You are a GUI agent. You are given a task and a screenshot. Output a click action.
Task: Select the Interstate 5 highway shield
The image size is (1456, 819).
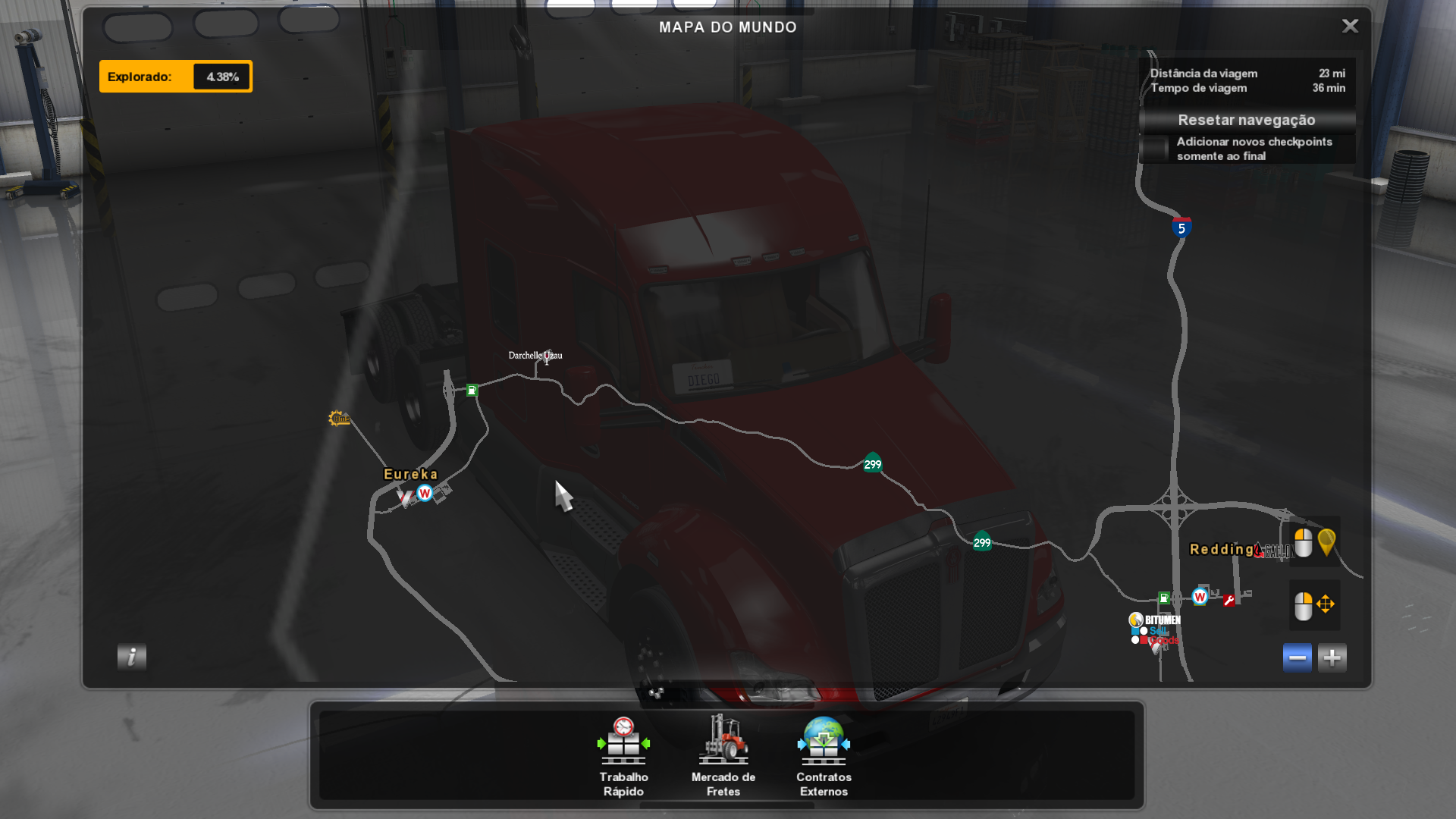[x=1181, y=227]
